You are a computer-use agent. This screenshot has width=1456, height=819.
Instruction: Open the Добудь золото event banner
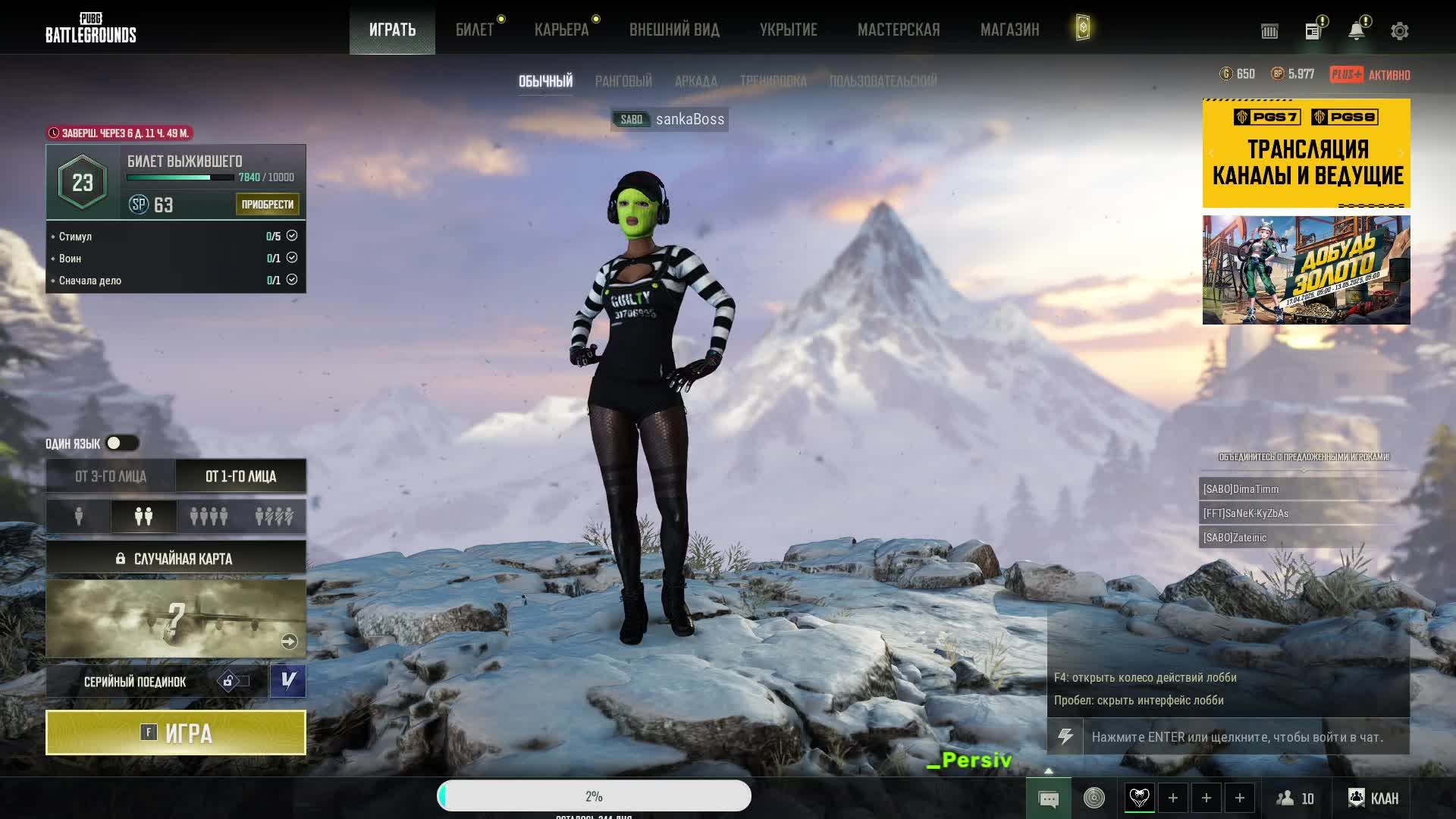[x=1306, y=270]
